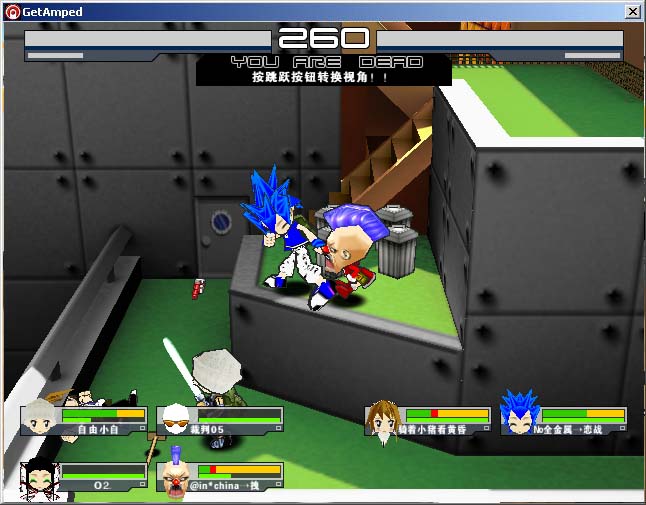Select the O2 black-haired player portrait

[x=40, y=476]
